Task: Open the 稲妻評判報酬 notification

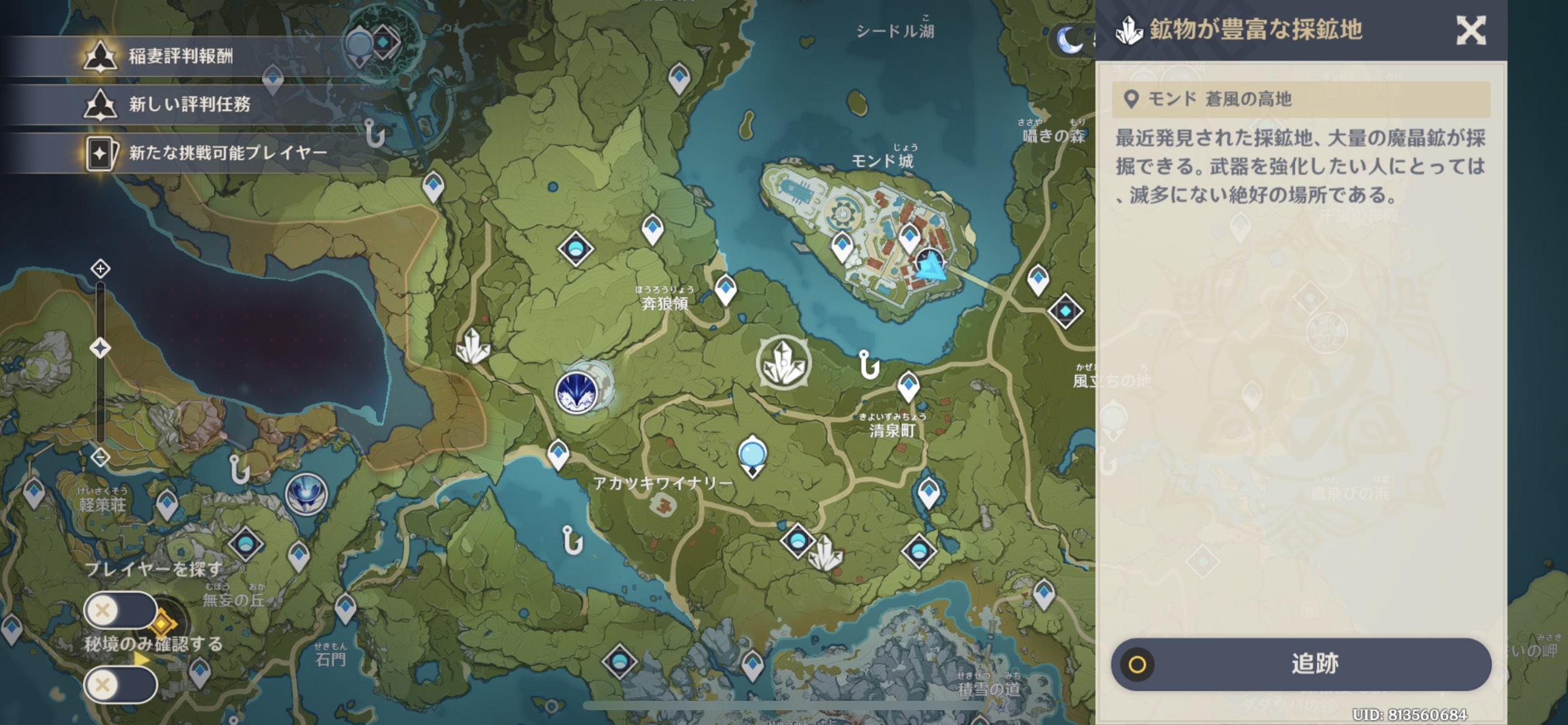Action: tap(180, 56)
